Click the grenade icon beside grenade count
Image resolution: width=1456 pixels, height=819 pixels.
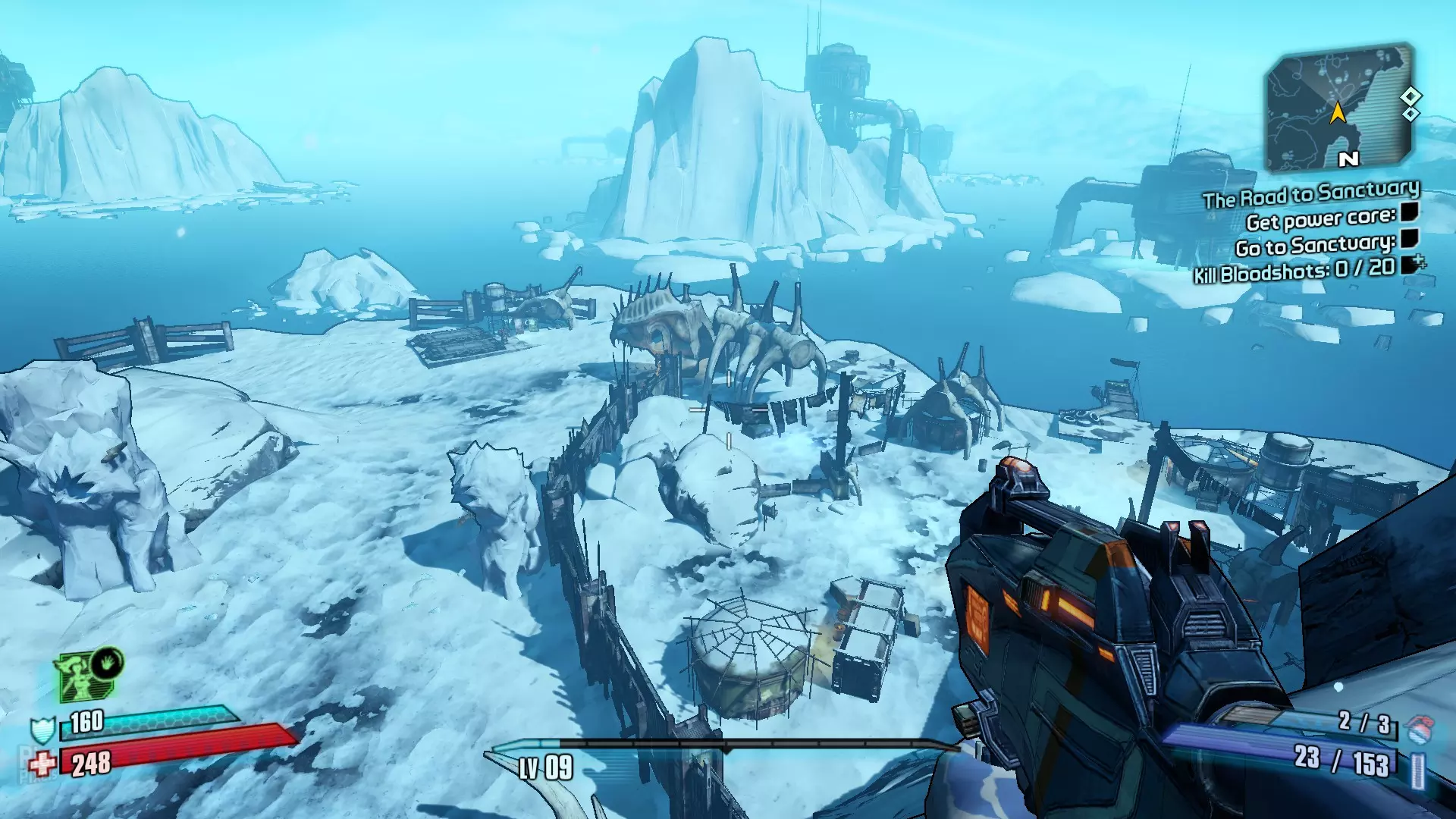pos(1418,729)
